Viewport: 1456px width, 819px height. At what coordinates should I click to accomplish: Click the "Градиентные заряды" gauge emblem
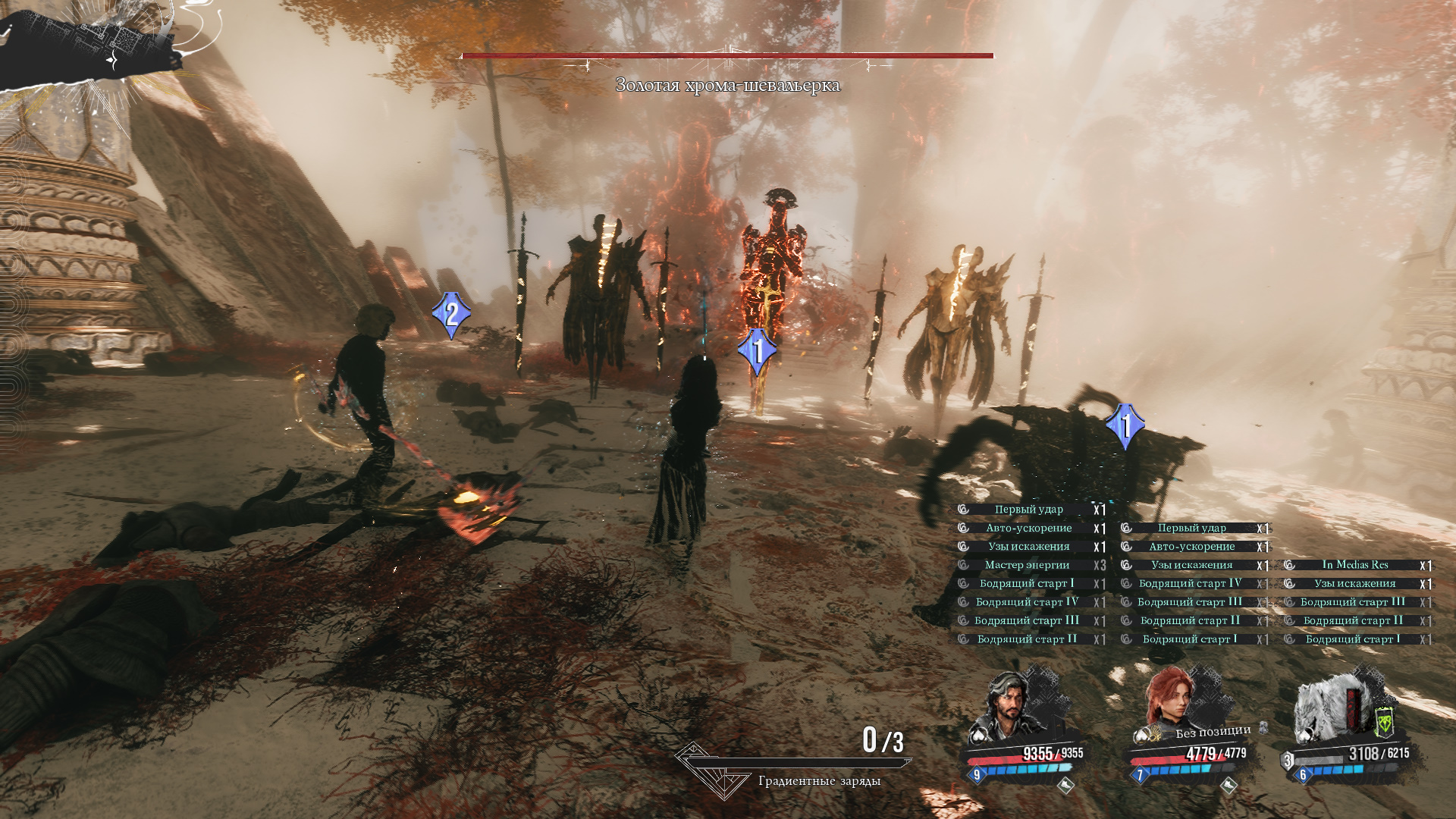coord(711,771)
